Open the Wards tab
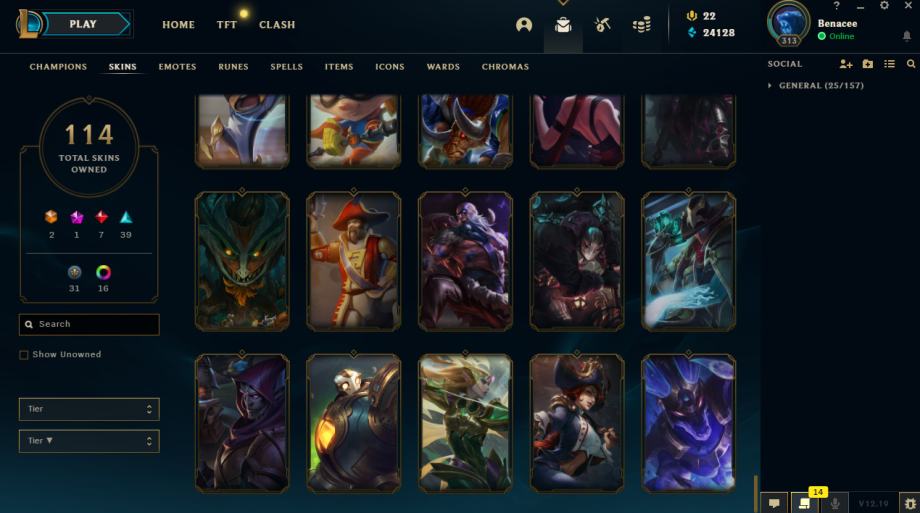Viewport: 920px width, 513px height. [443, 67]
